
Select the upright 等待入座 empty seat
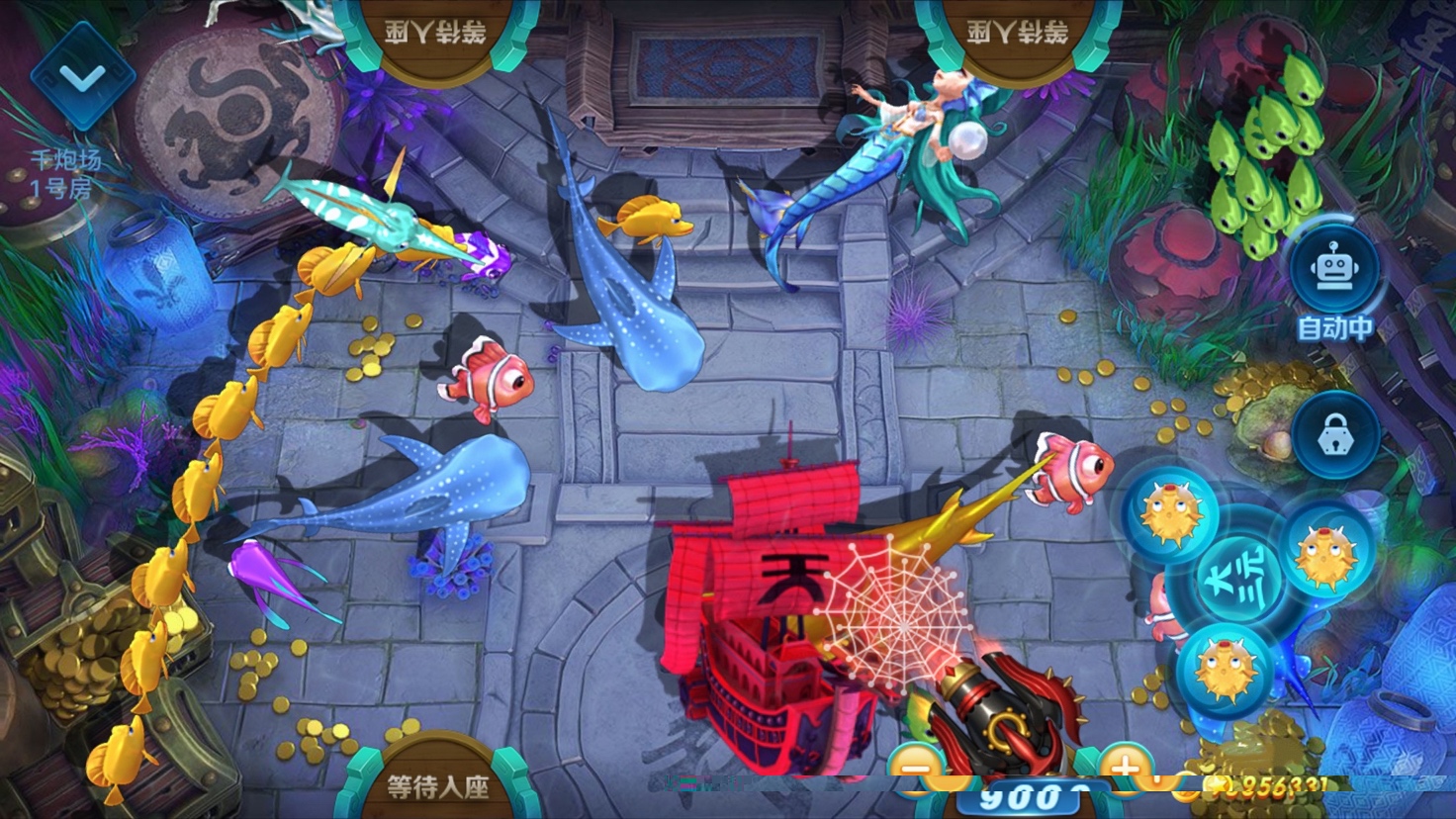pos(437,785)
